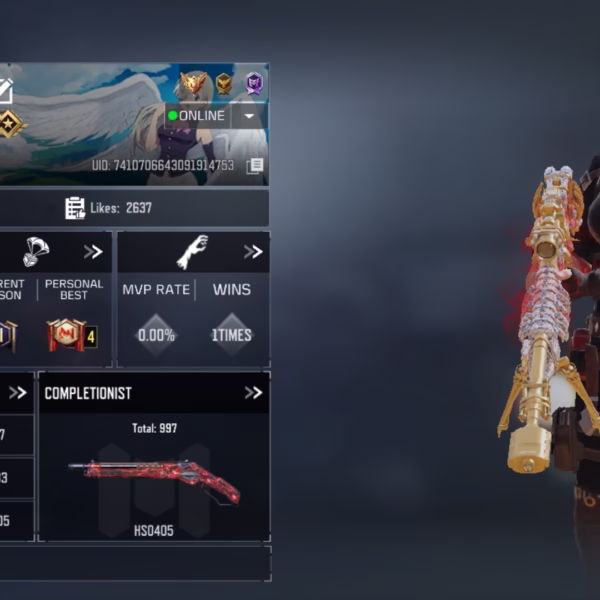The width and height of the screenshot is (600, 600).
Task: Expand the MVP Rate and Wins panel arrow
Action: pos(253,252)
